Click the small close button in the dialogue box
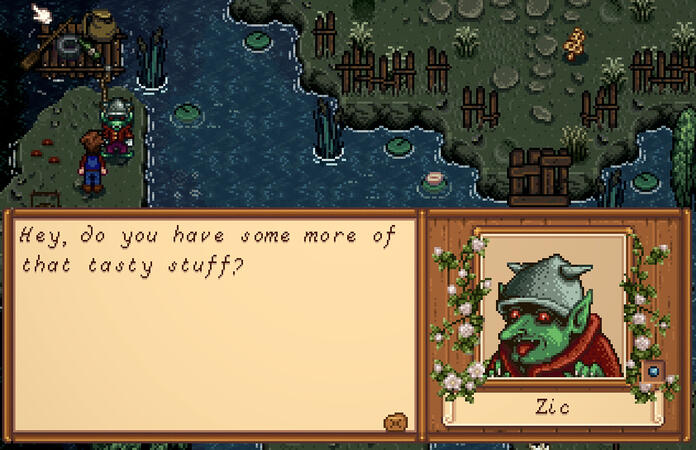 (396, 422)
